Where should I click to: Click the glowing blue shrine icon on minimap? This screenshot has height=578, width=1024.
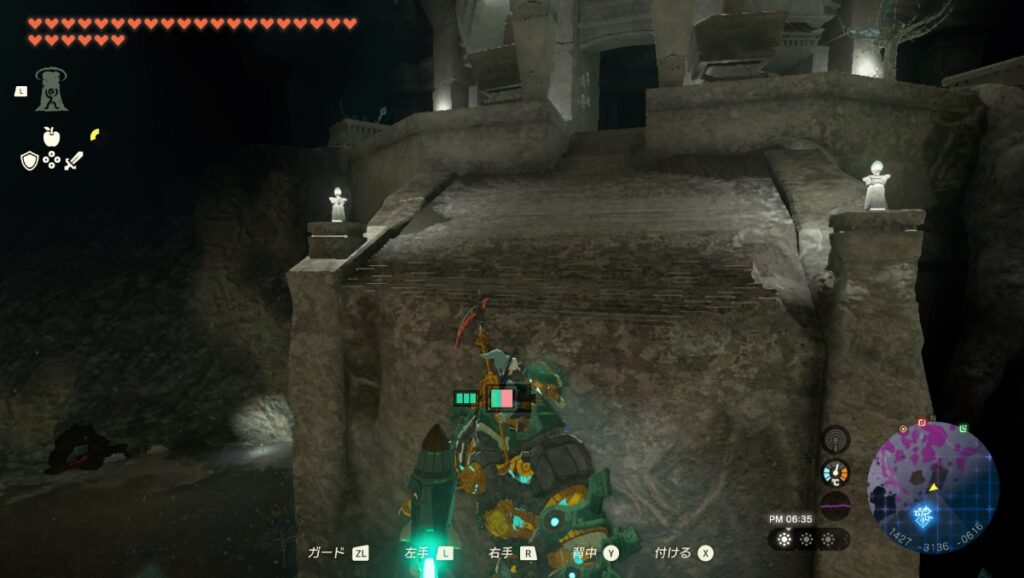tap(923, 516)
